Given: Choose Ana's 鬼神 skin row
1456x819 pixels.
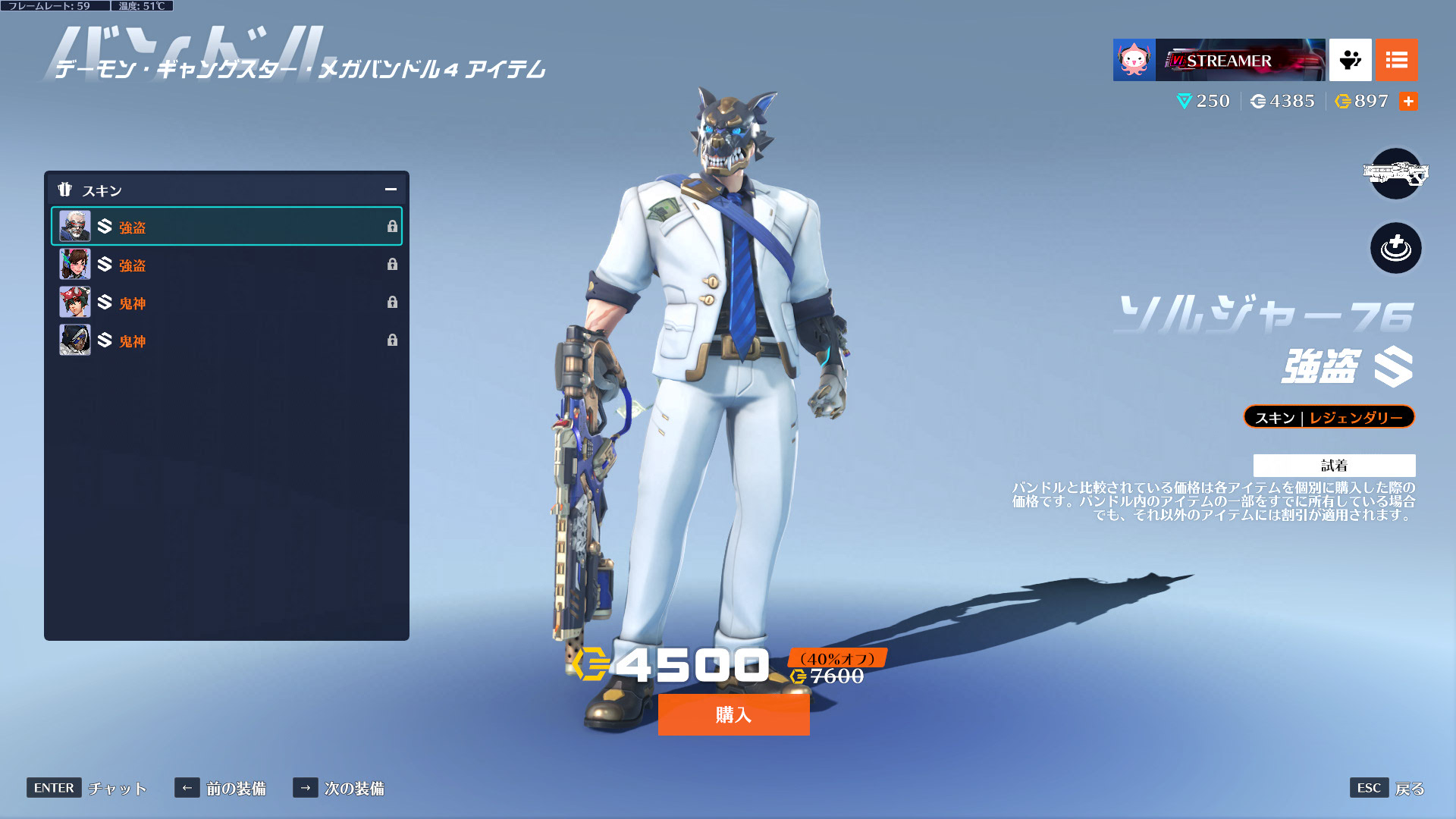Looking at the screenshot, I should [226, 340].
